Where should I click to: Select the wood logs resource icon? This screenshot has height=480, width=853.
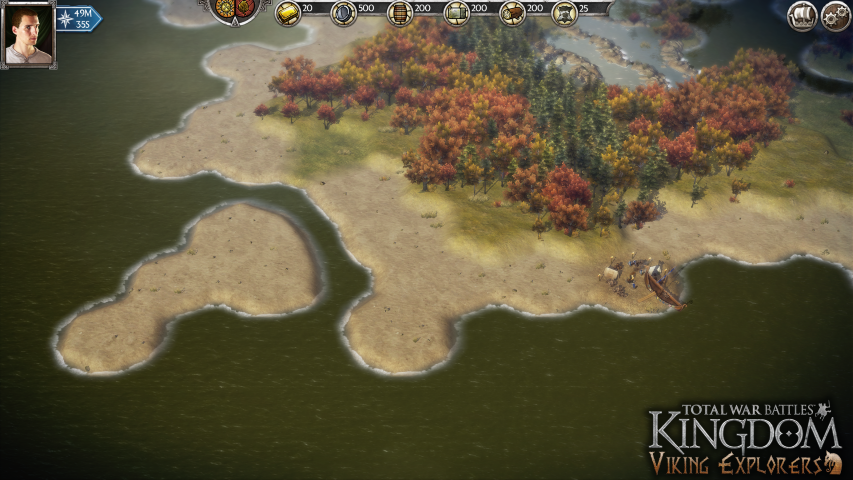[x=513, y=13]
